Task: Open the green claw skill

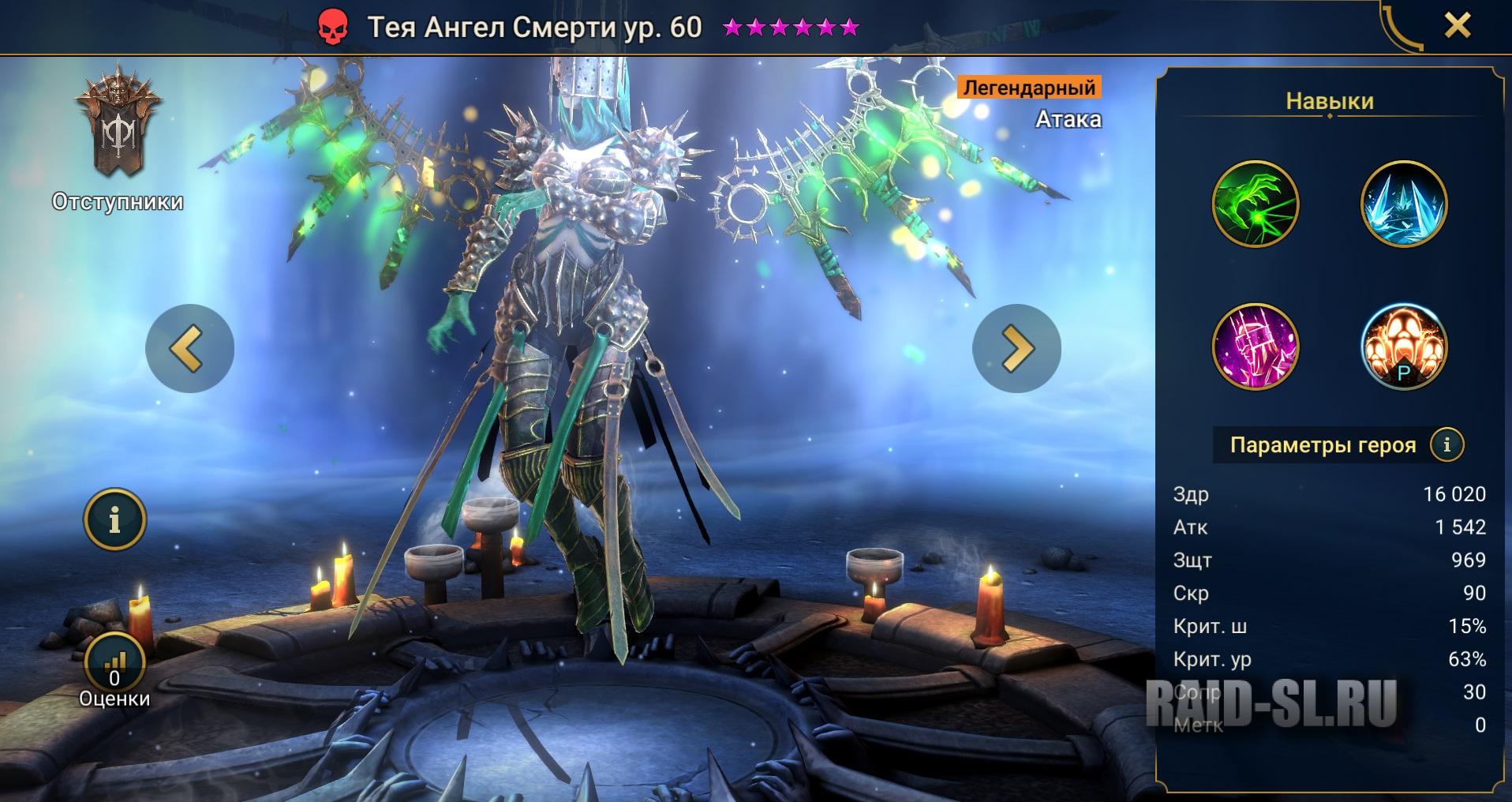Action: [1255, 204]
